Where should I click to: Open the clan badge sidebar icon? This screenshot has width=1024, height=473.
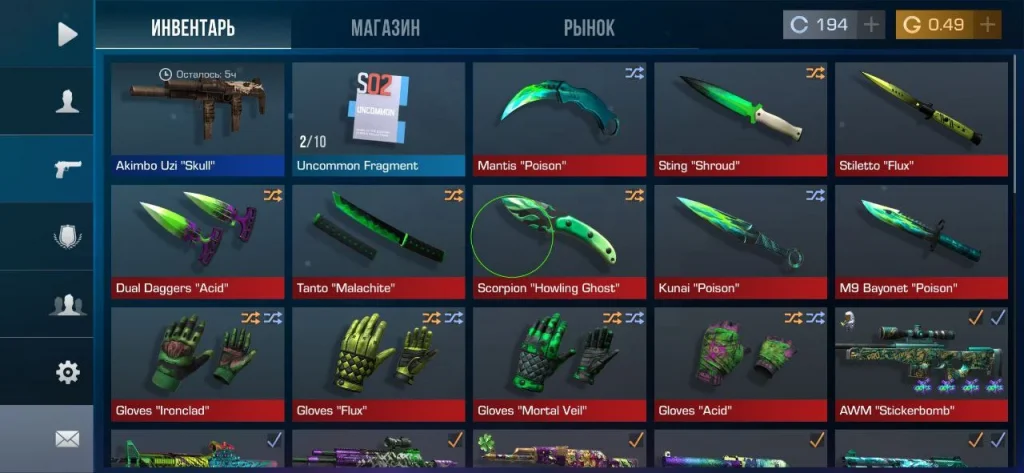point(67,238)
